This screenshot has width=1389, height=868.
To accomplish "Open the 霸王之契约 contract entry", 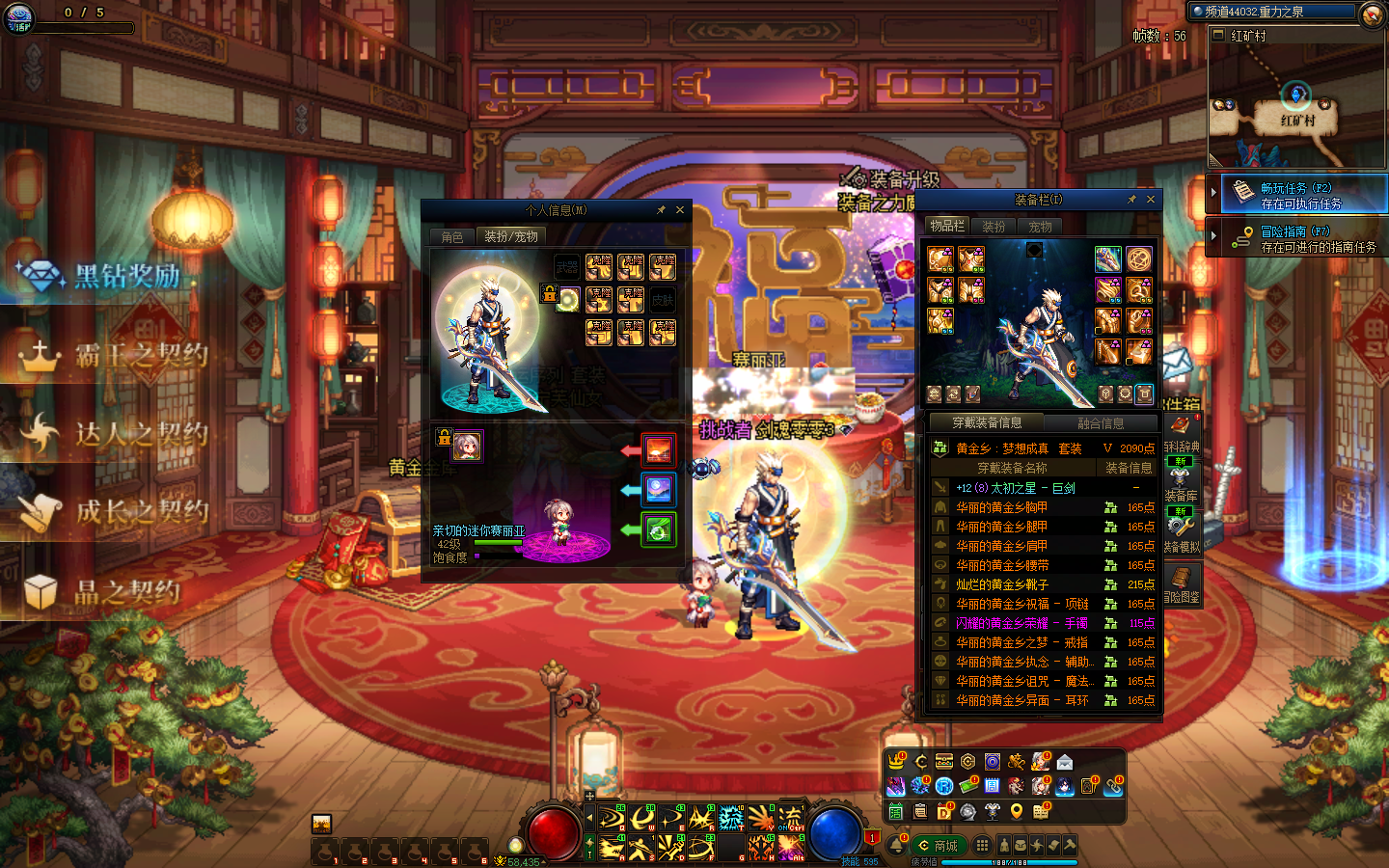I will point(141,355).
